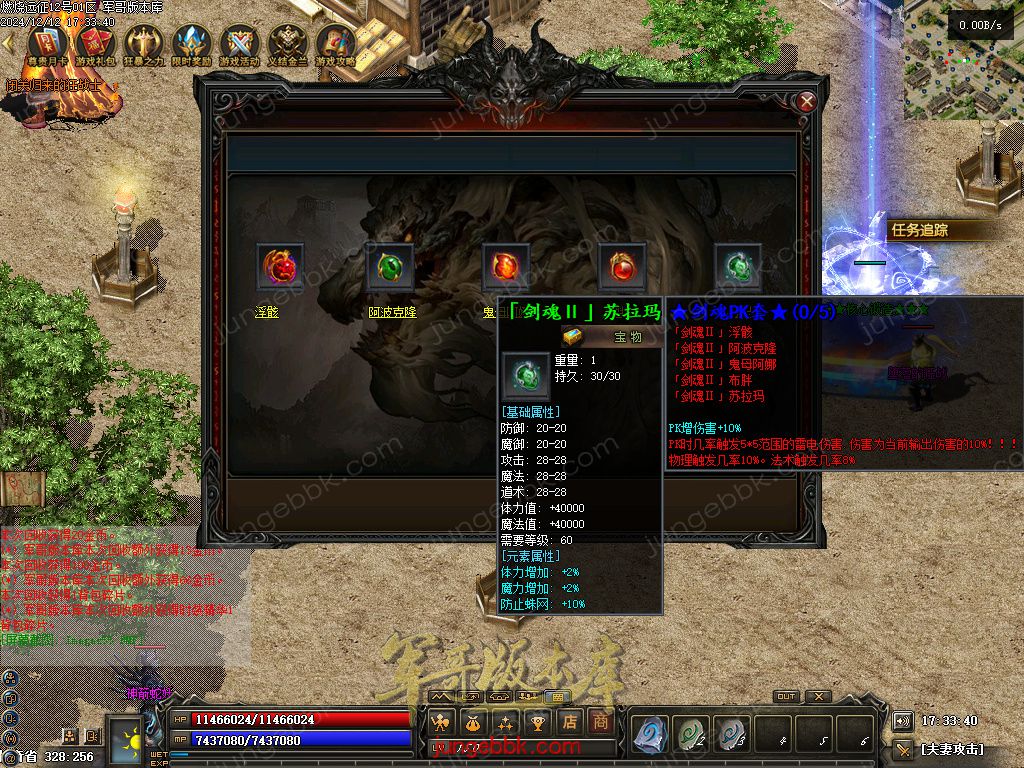Toggle the sound speaker icon
Image resolution: width=1024 pixels, height=768 pixels.
(902, 721)
